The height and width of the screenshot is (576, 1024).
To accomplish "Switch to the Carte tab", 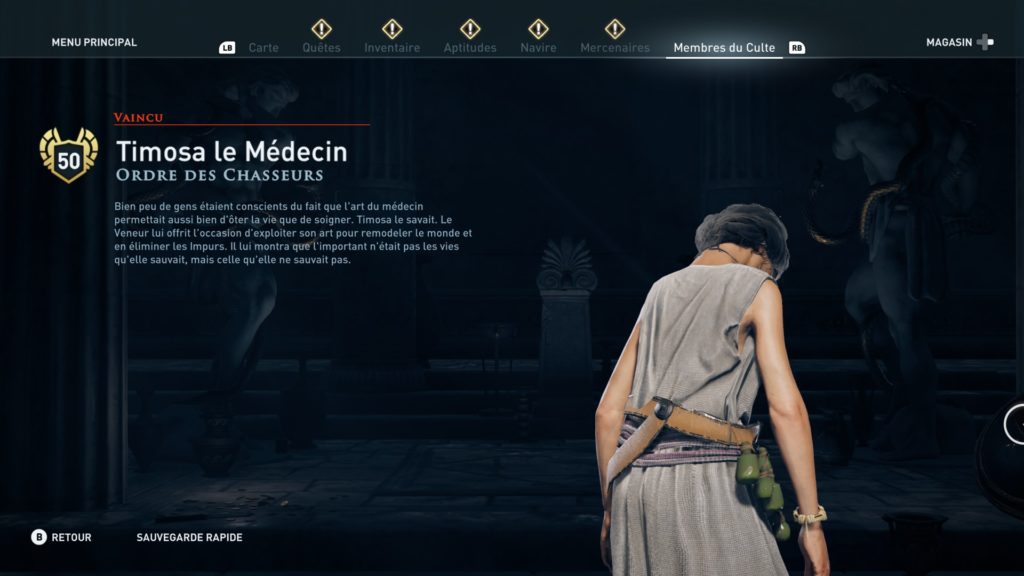I will tap(263, 48).
